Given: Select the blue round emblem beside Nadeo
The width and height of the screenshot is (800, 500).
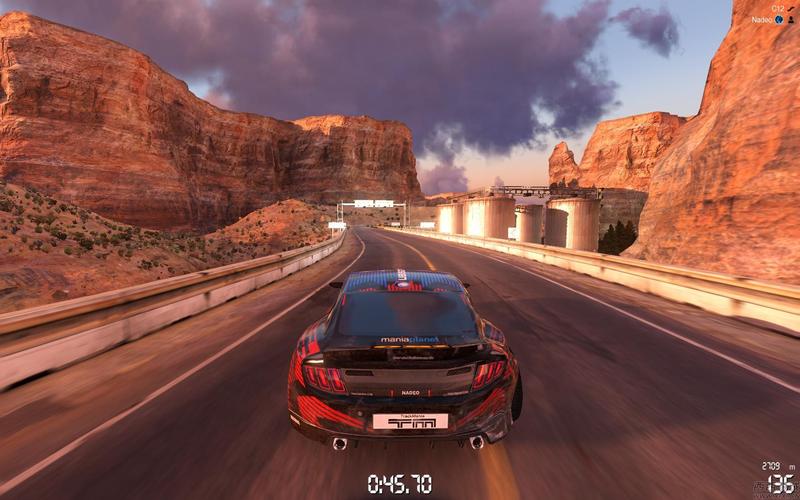Looking at the screenshot, I should pos(779,19).
